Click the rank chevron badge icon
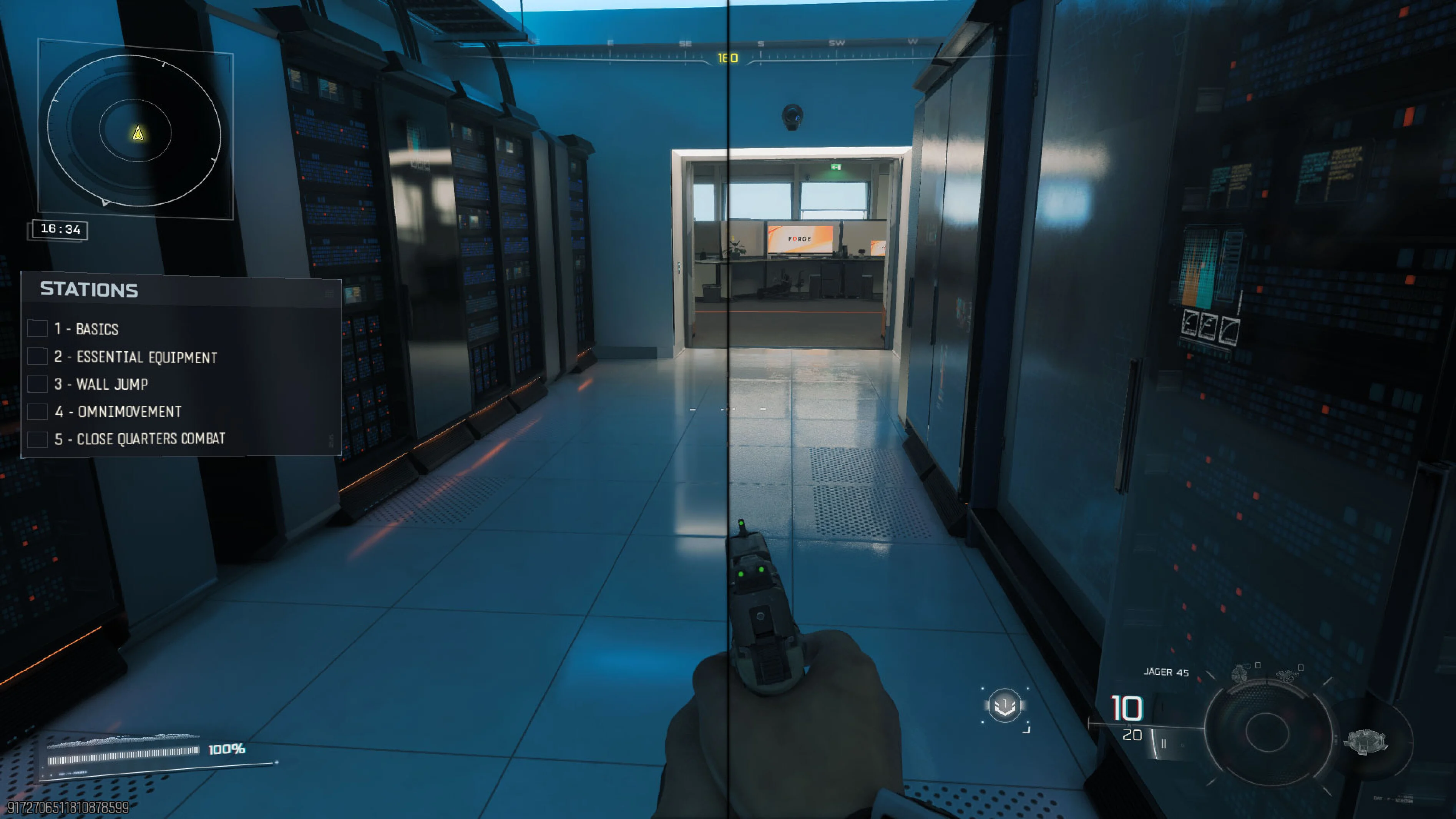This screenshot has width=1456, height=819. coord(1004,706)
